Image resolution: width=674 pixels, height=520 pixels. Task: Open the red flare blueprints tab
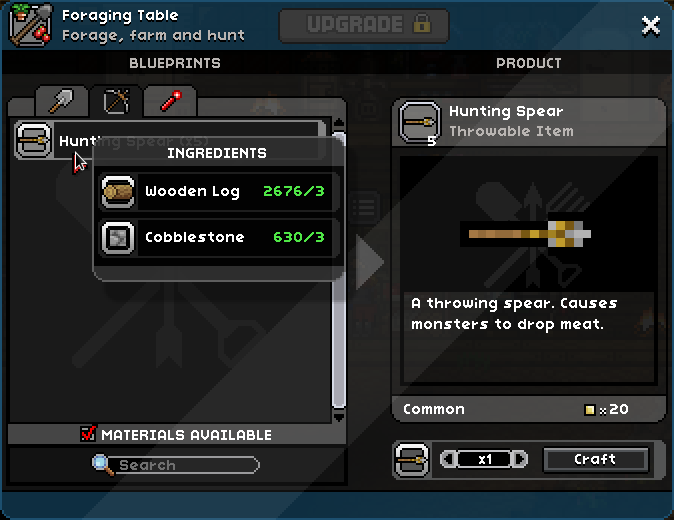pos(169,101)
